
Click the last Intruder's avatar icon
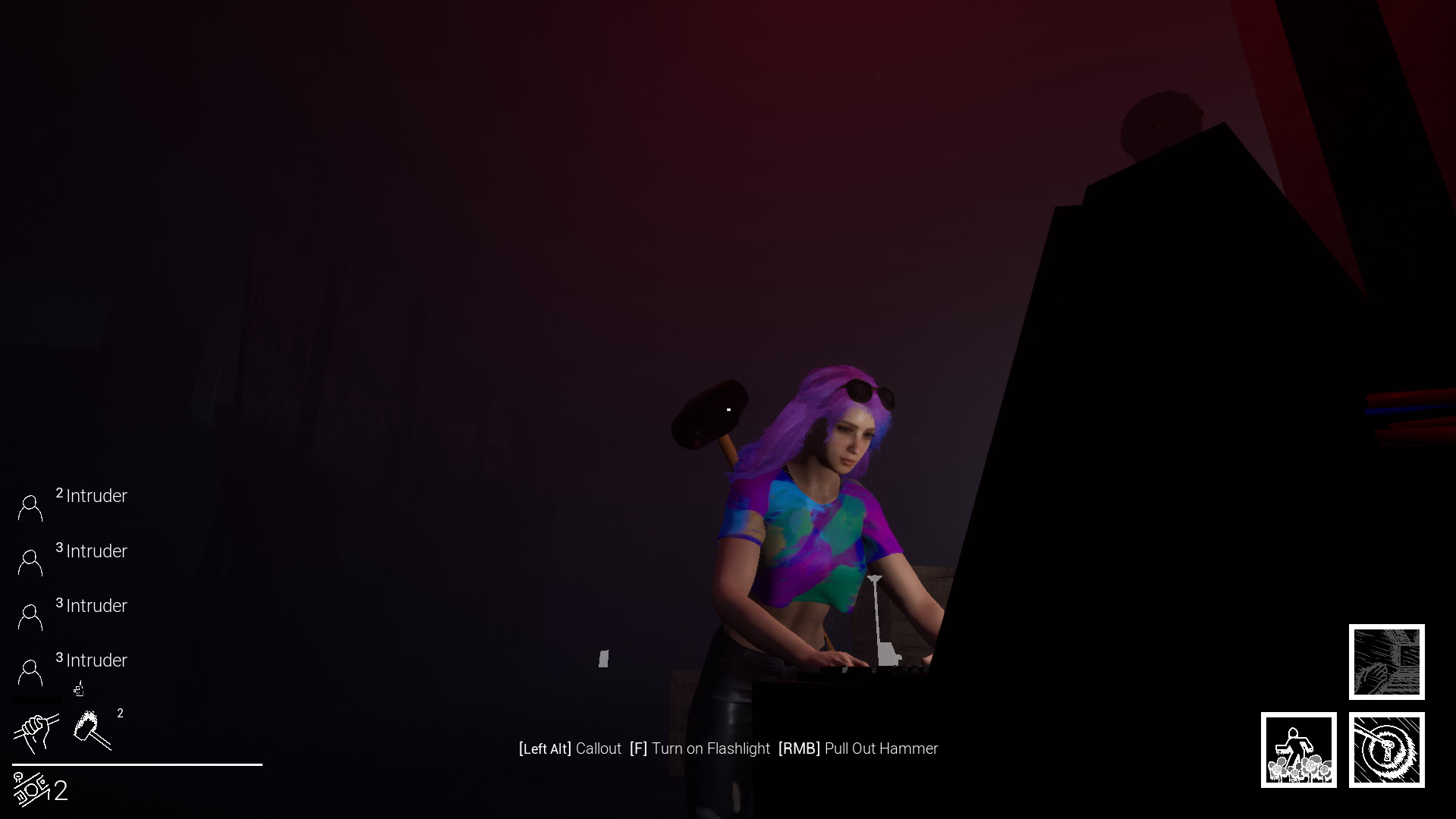(x=30, y=670)
